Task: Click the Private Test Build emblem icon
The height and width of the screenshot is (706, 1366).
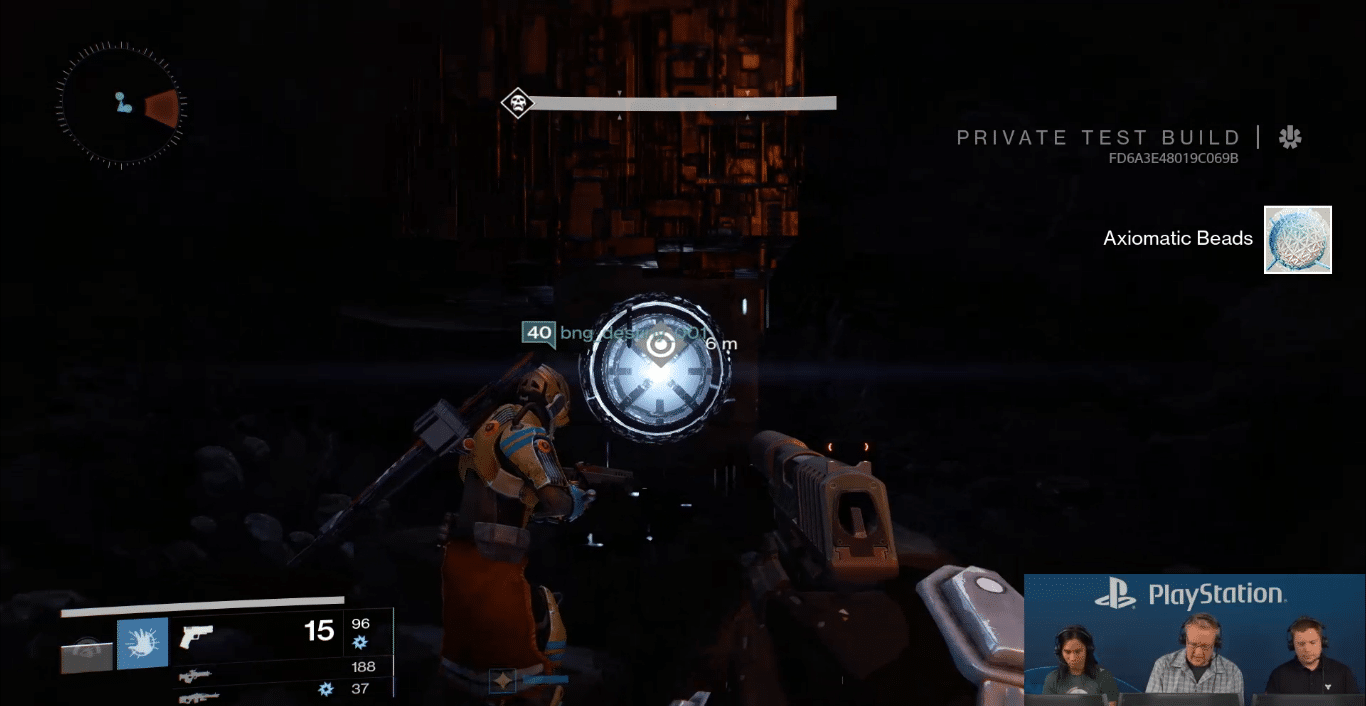Action: point(1290,138)
